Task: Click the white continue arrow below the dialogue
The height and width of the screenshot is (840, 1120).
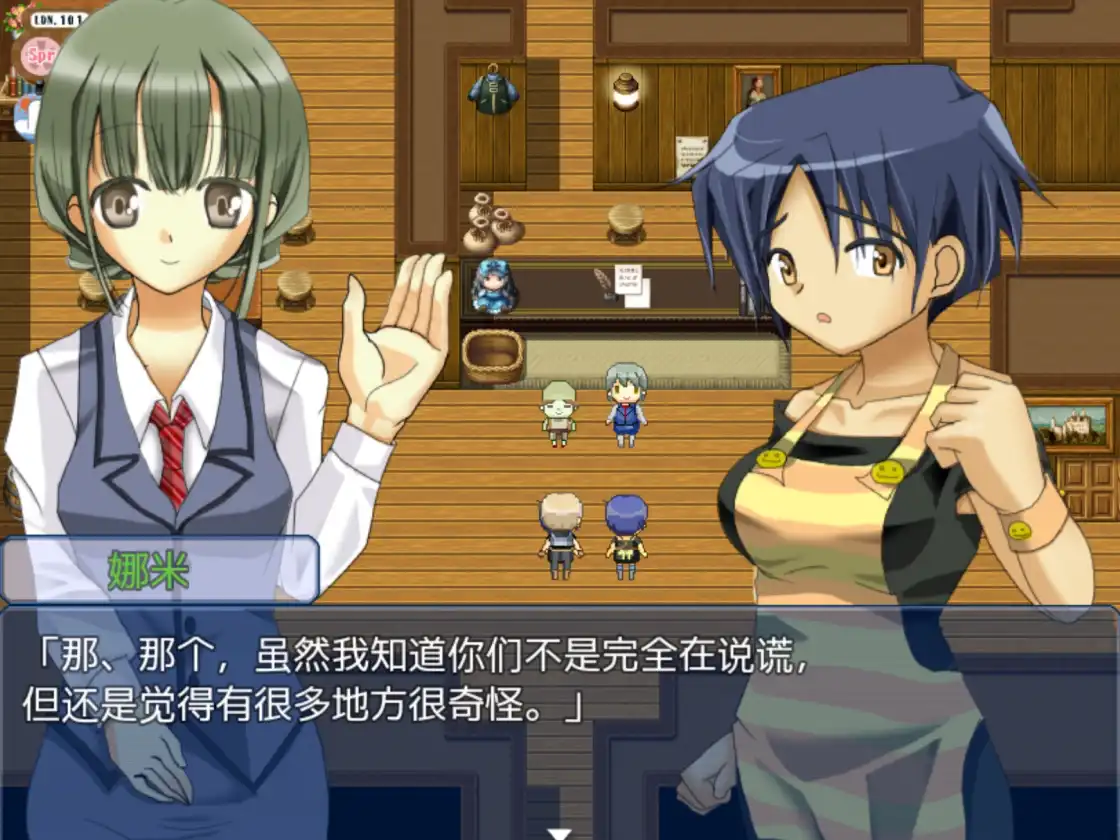Action: pos(559,833)
